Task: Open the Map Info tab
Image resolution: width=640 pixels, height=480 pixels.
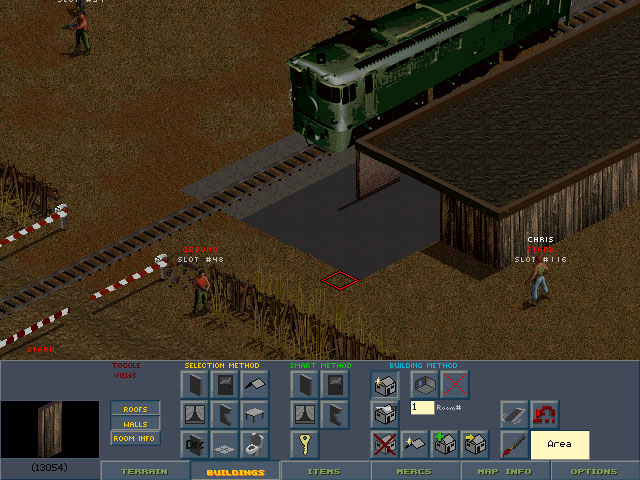Action: coord(505,471)
